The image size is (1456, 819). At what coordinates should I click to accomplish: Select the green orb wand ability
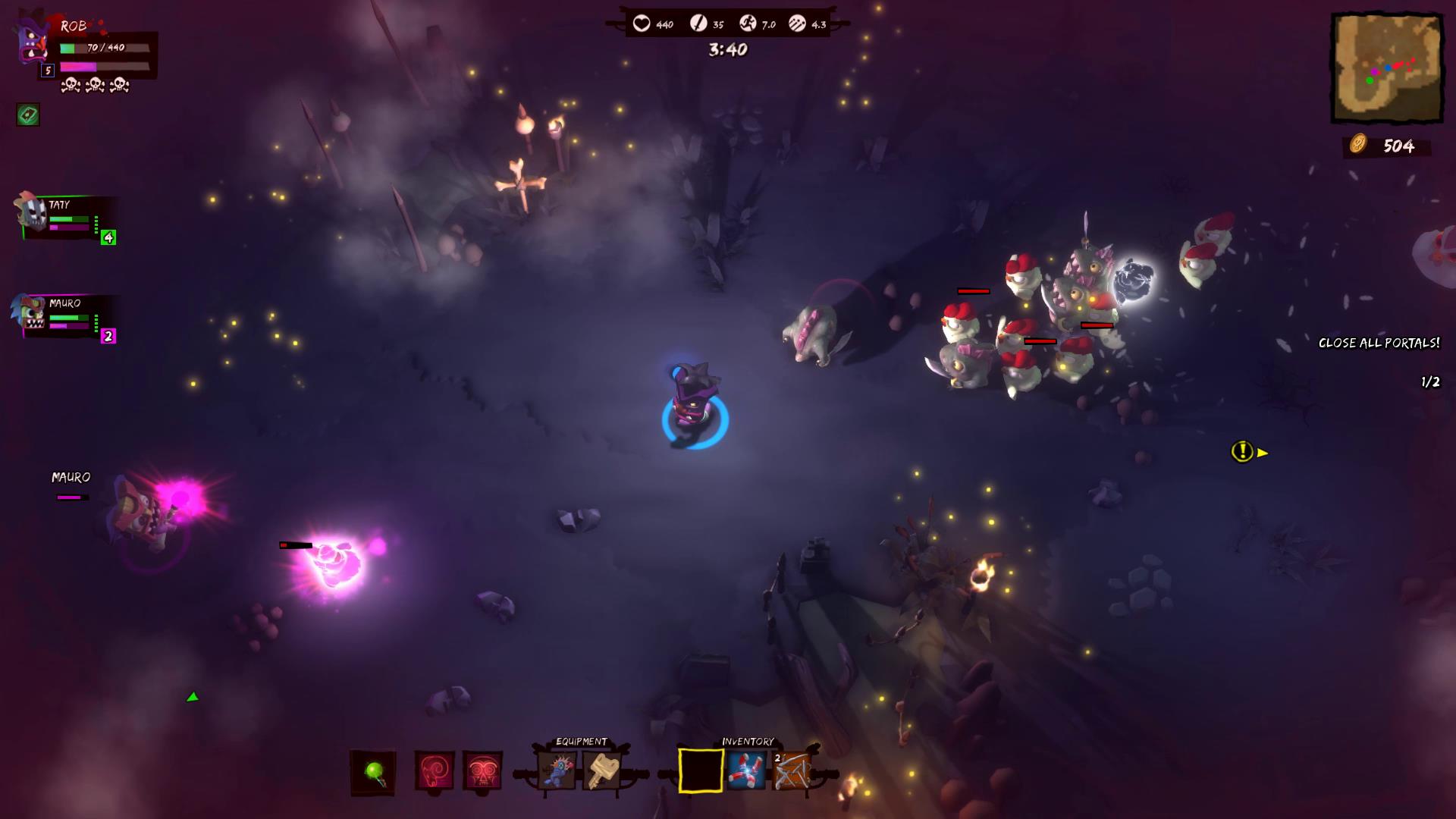pyautogui.click(x=373, y=772)
